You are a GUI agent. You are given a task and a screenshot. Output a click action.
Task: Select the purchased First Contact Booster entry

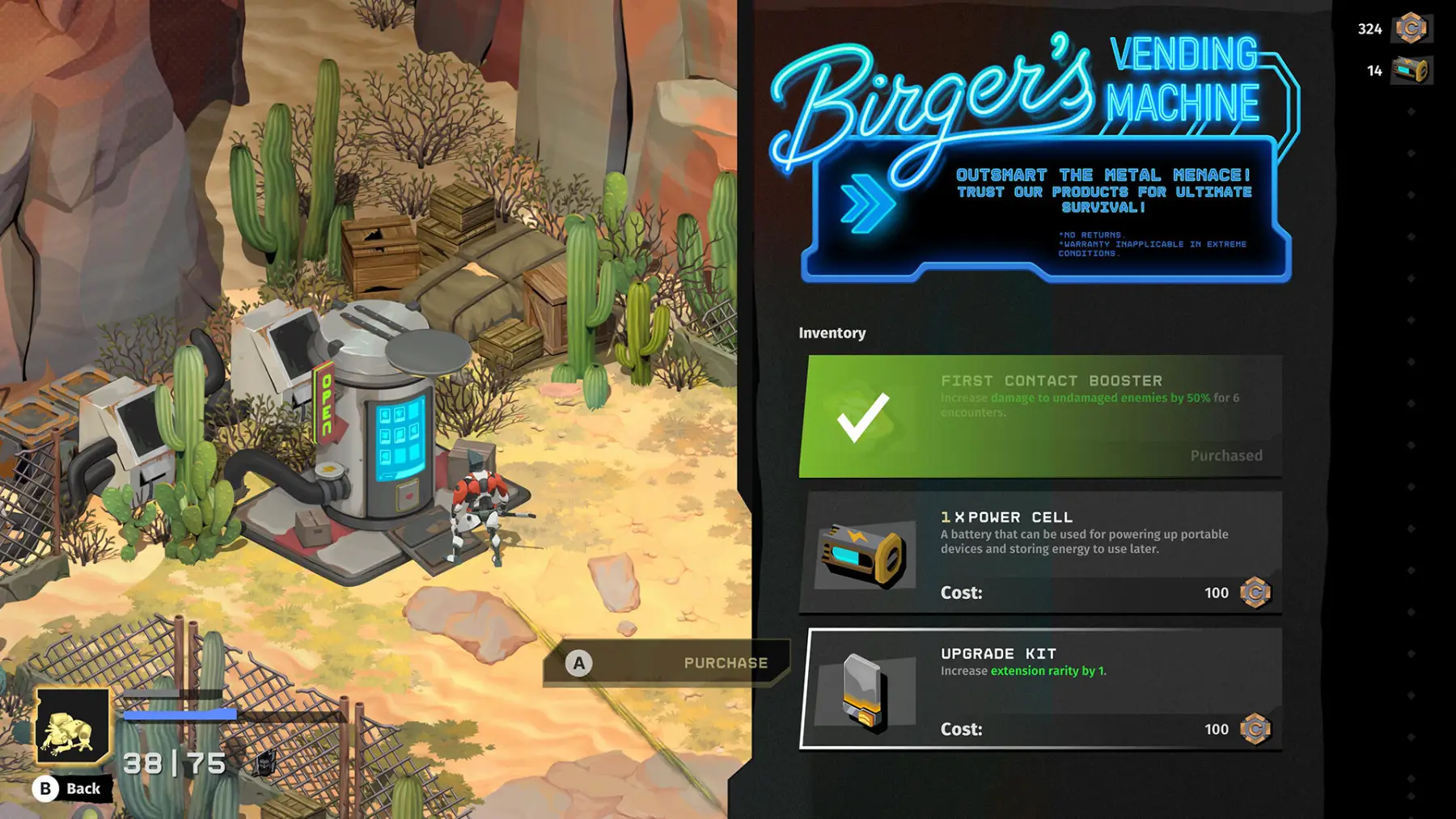coord(1040,416)
